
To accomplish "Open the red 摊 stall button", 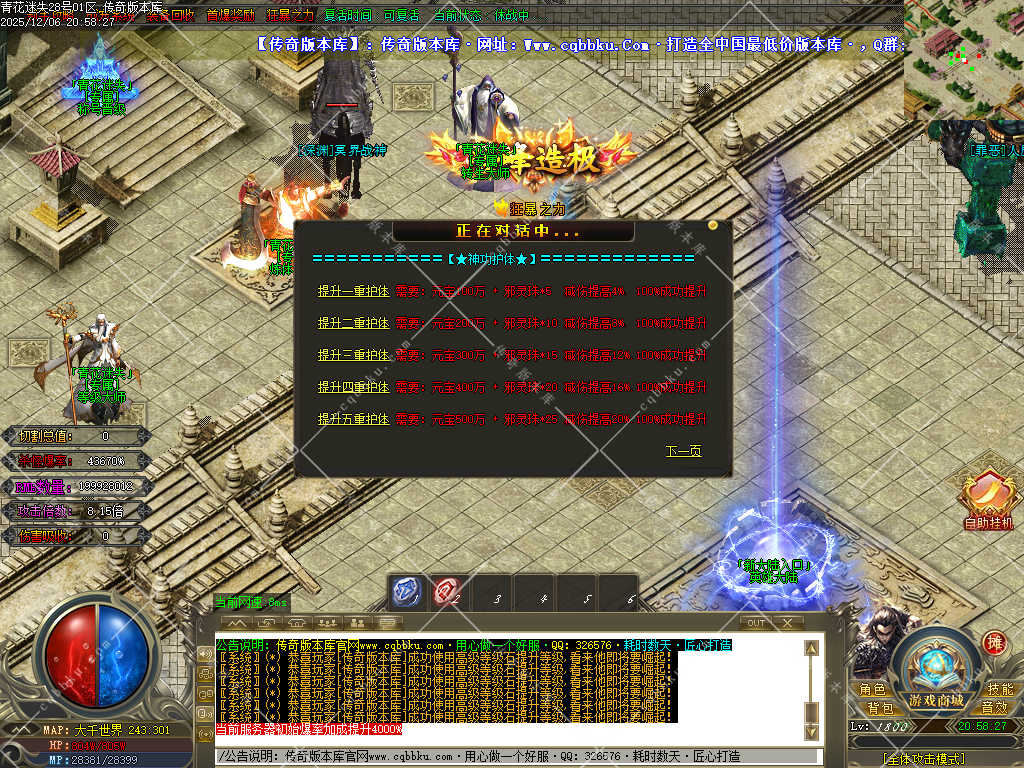I will tap(994, 642).
